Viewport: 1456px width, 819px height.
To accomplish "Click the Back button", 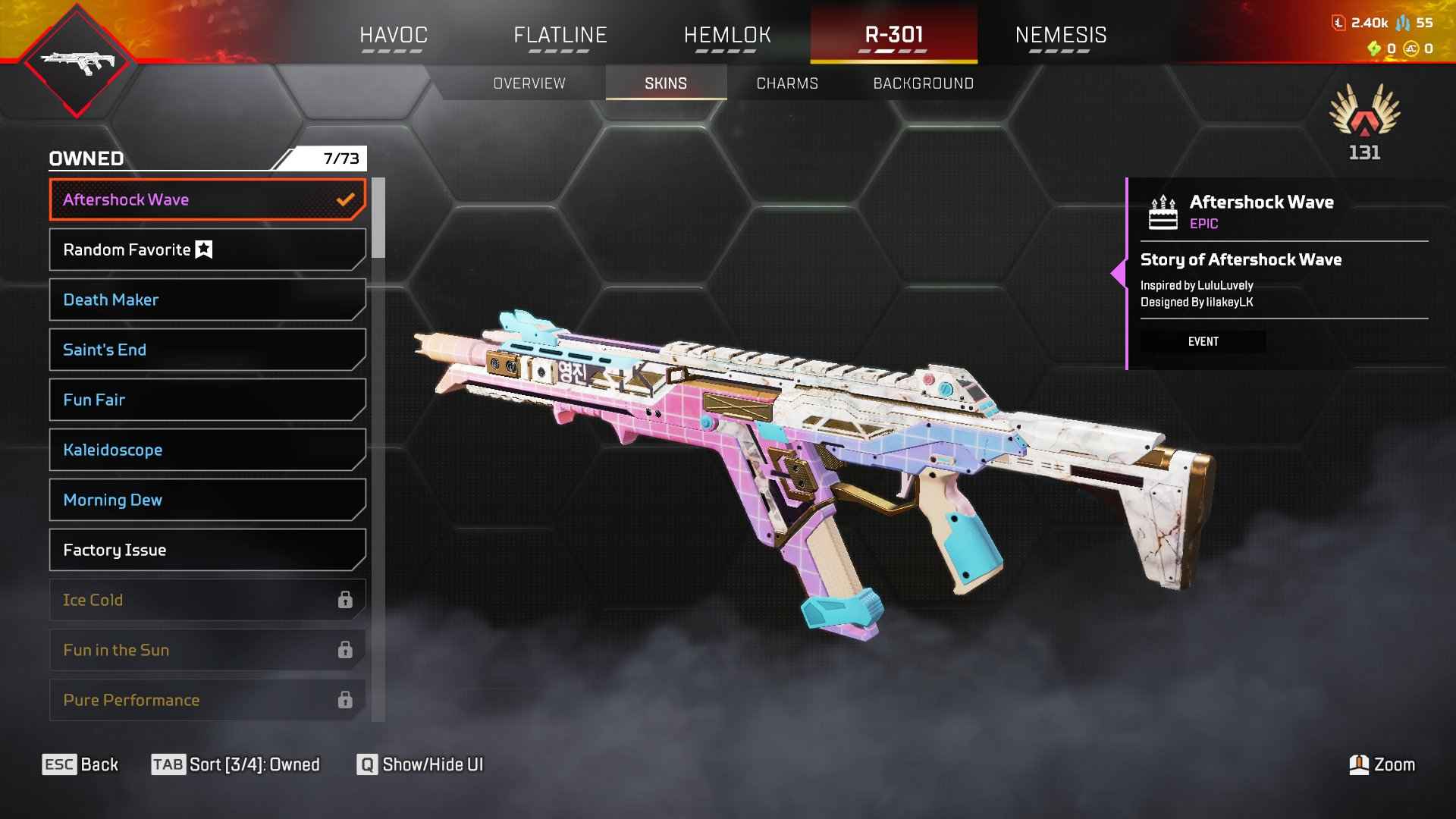I will click(80, 764).
